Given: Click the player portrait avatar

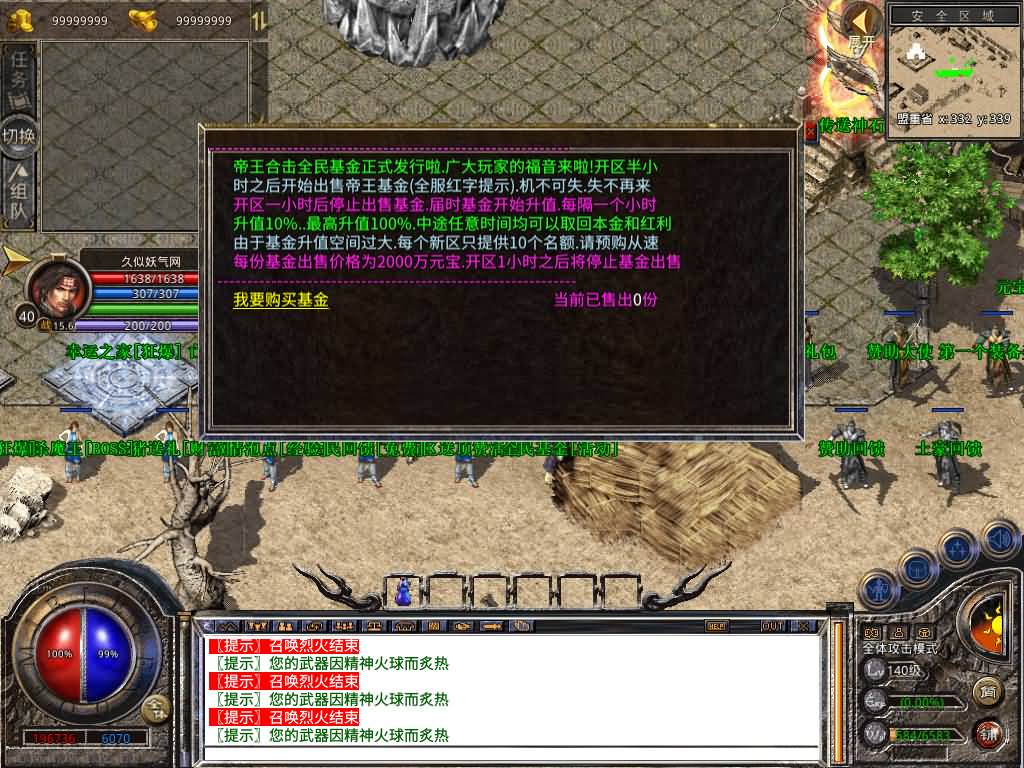Looking at the screenshot, I should click(57, 285).
